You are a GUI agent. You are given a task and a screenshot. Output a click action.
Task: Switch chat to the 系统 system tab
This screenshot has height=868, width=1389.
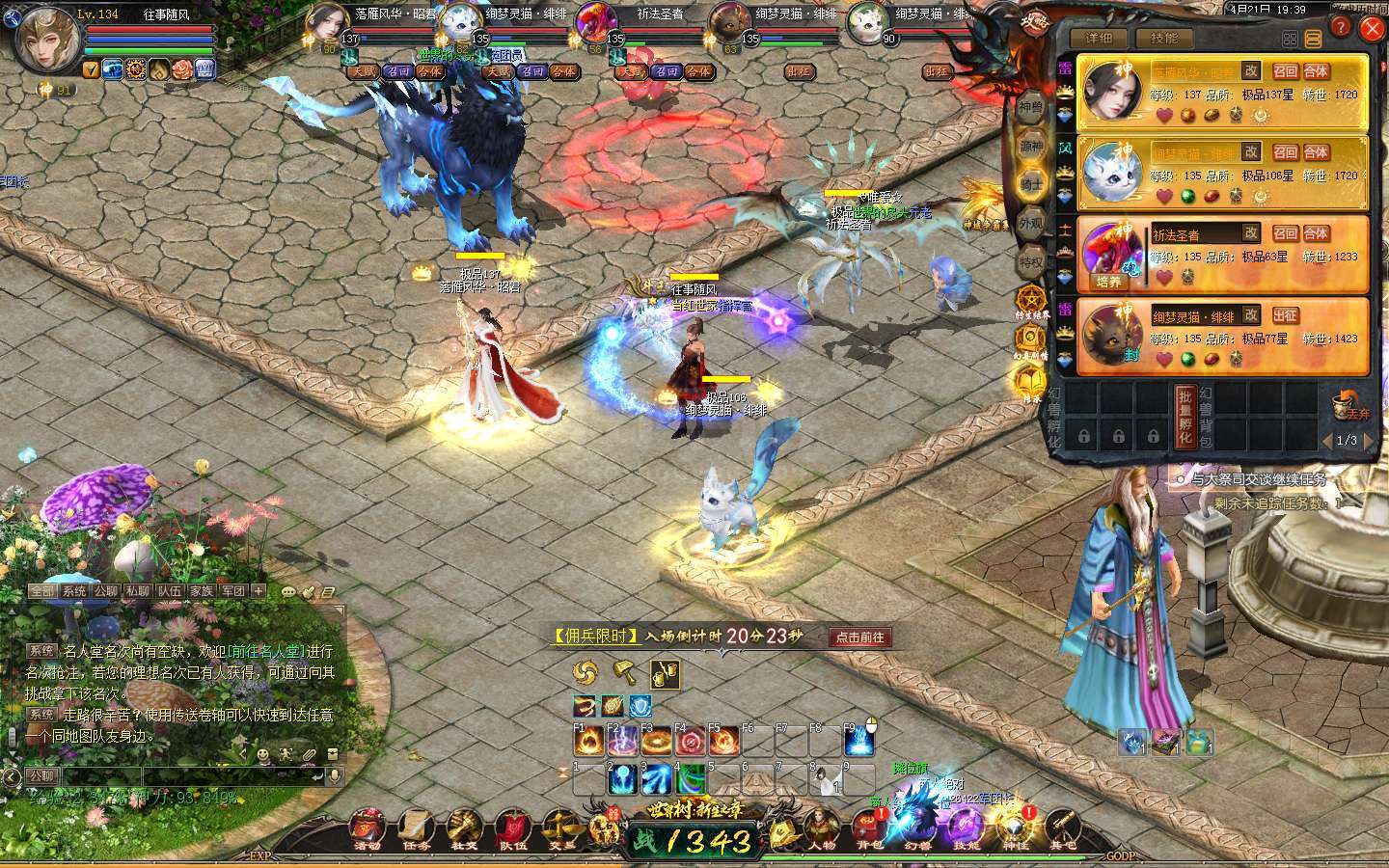point(74,591)
